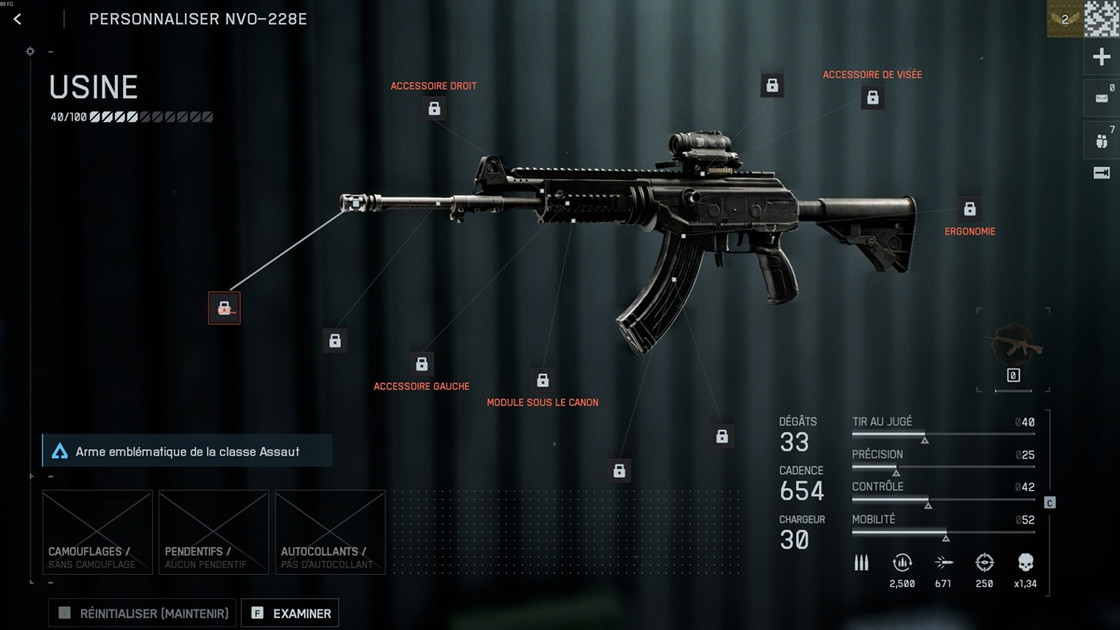
Task: Open the Autocollants sticker tile
Action: click(330, 532)
